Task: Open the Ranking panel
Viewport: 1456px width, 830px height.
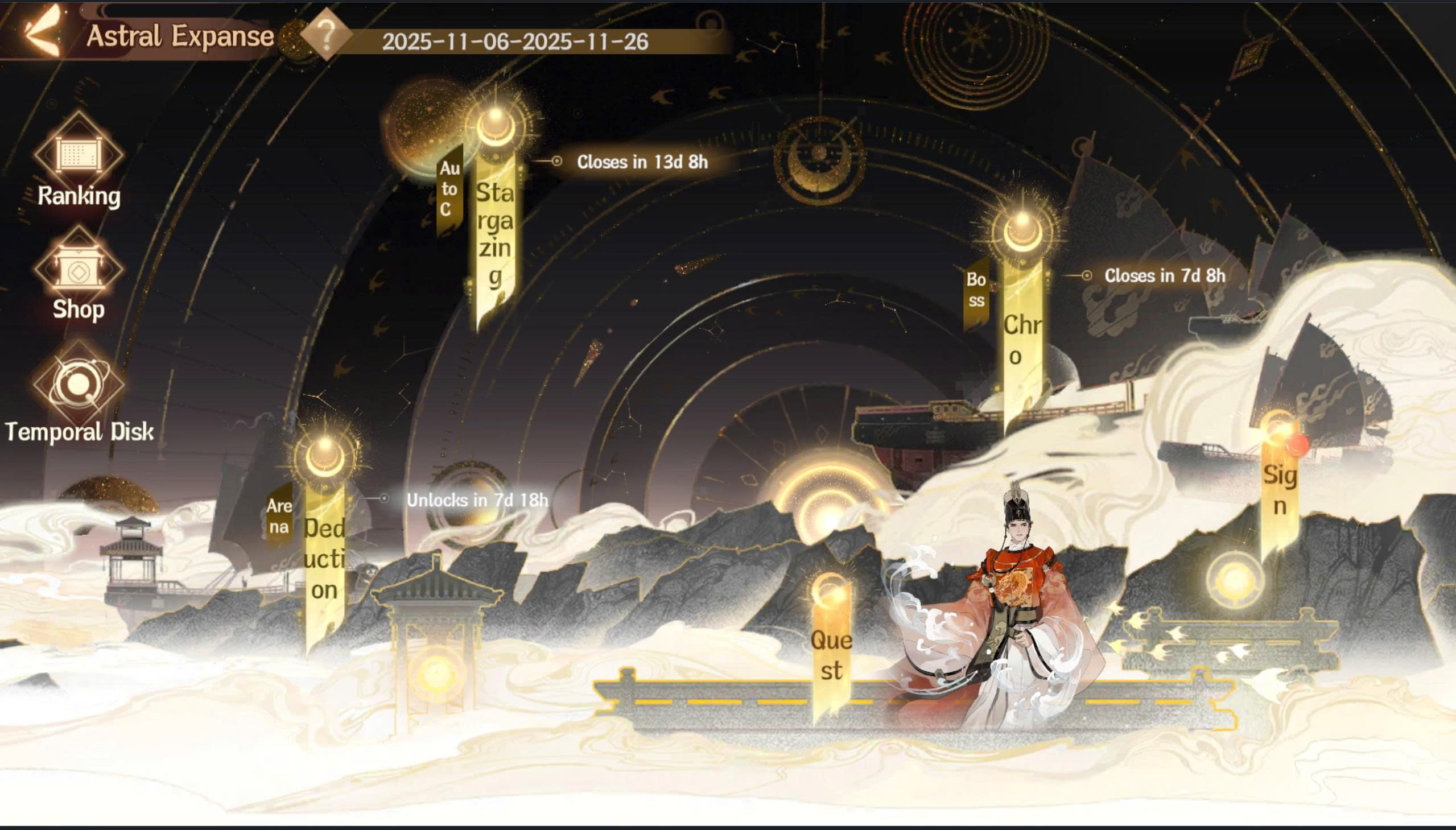Action: [79, 162]
